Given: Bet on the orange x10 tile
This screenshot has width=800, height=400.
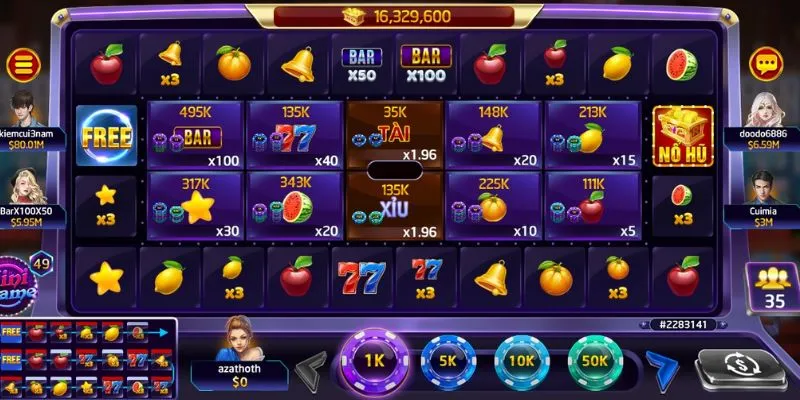Looking at the screenshot, I should 493,207.
